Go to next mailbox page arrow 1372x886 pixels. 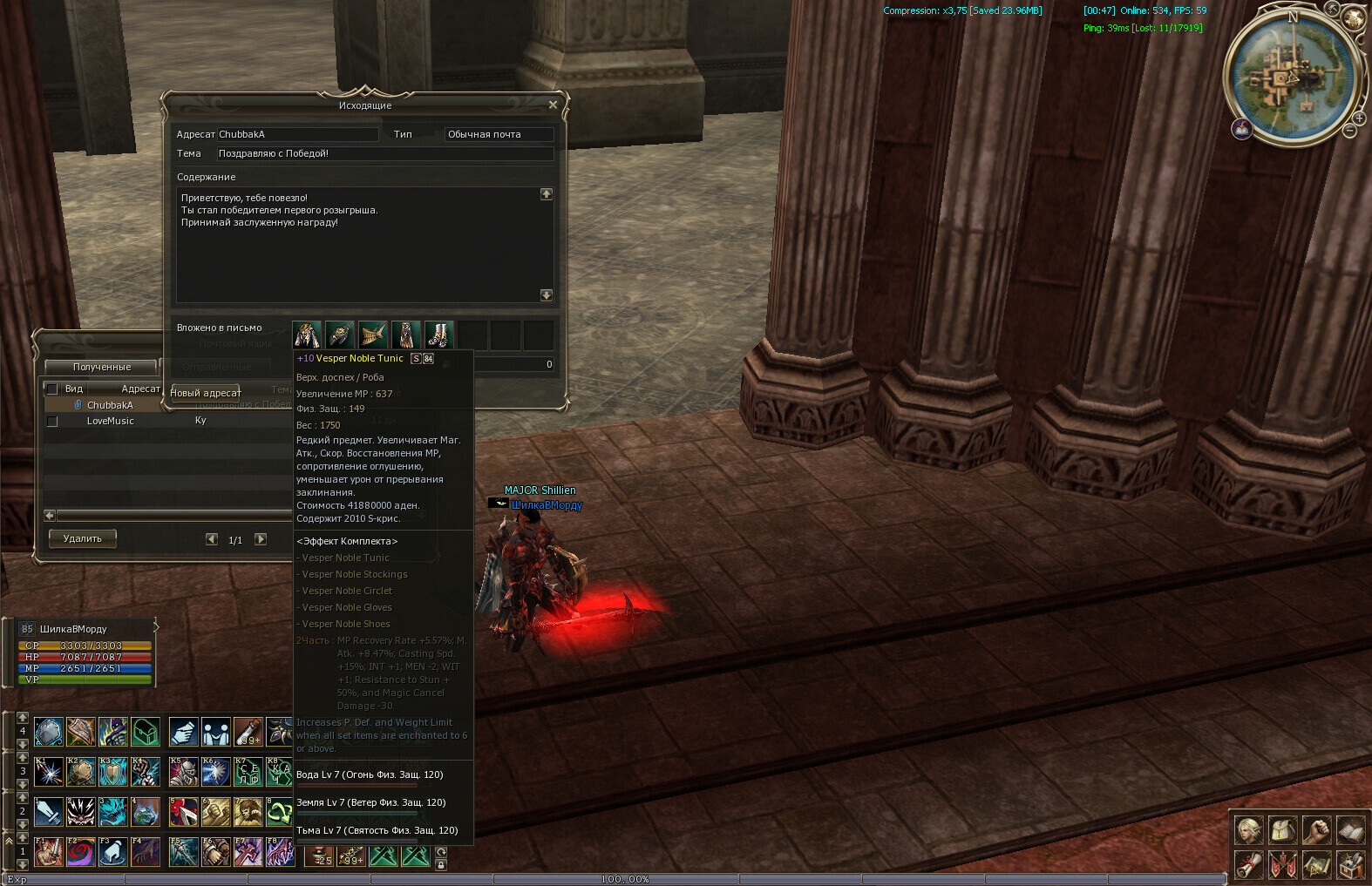261,539
